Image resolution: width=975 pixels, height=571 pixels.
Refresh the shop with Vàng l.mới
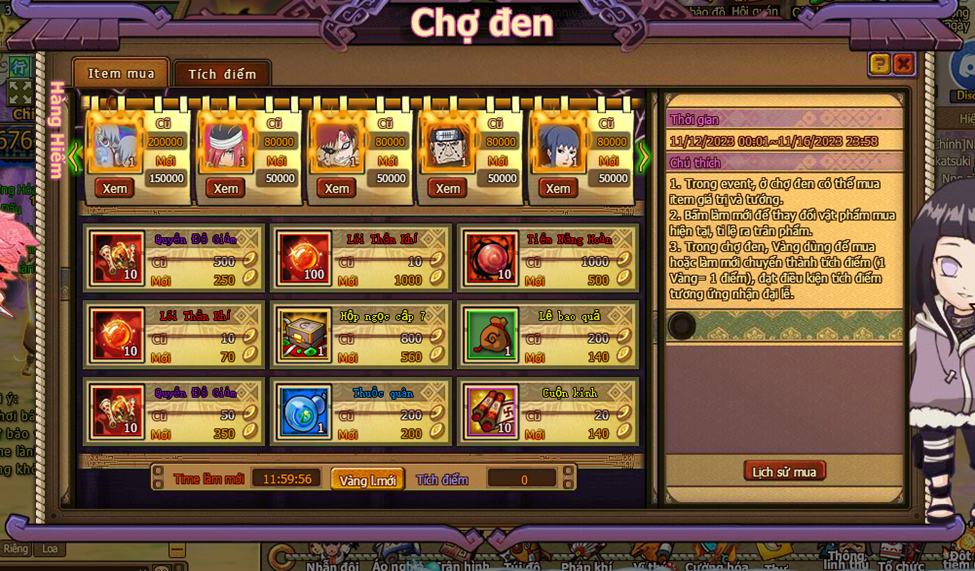367,480
